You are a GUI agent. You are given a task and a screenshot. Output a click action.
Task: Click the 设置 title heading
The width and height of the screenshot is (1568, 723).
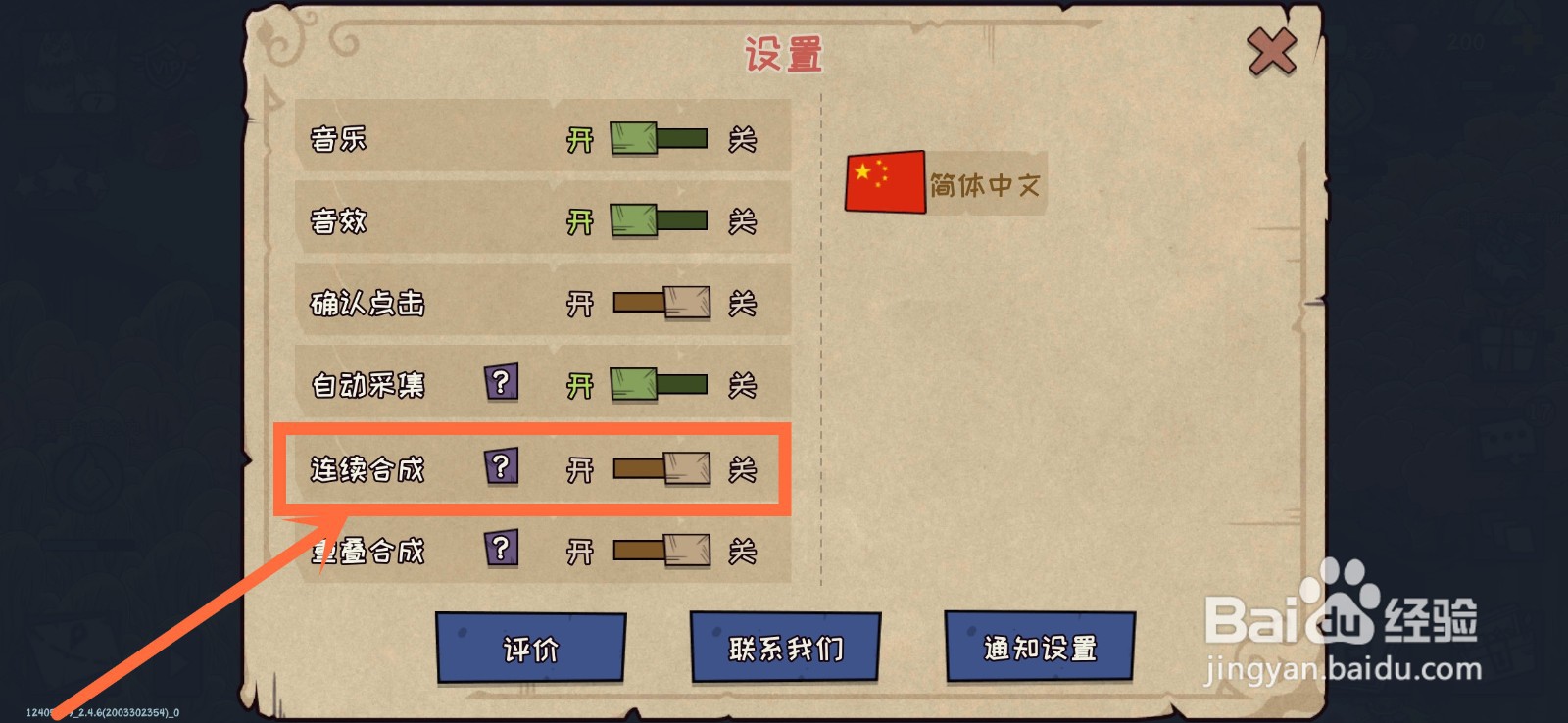(x=784, y=54)
